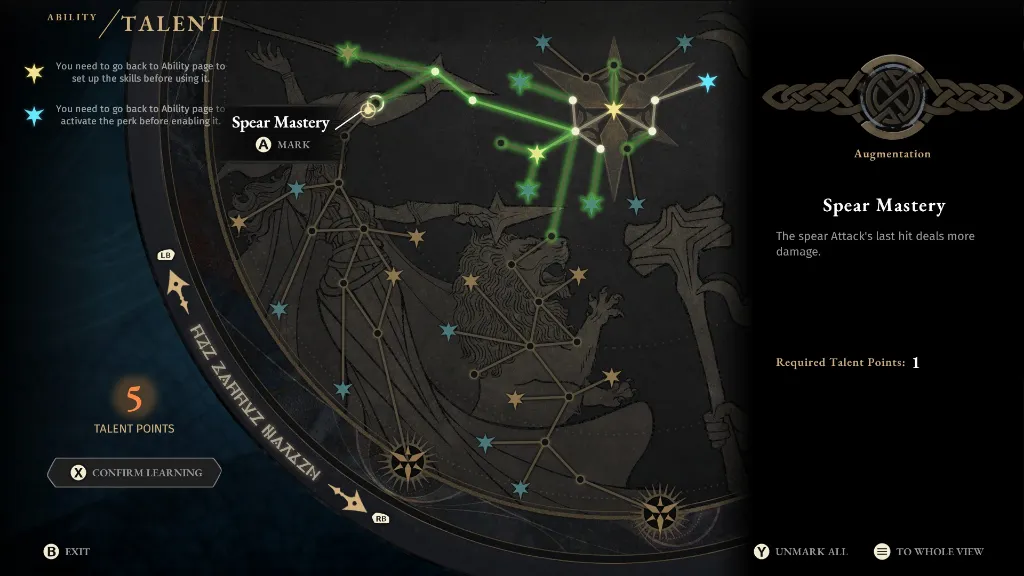Screen dimensions: 1024x576
Task: Rotate to next constellation with RB arrow
Action: [x=352, y=499]
